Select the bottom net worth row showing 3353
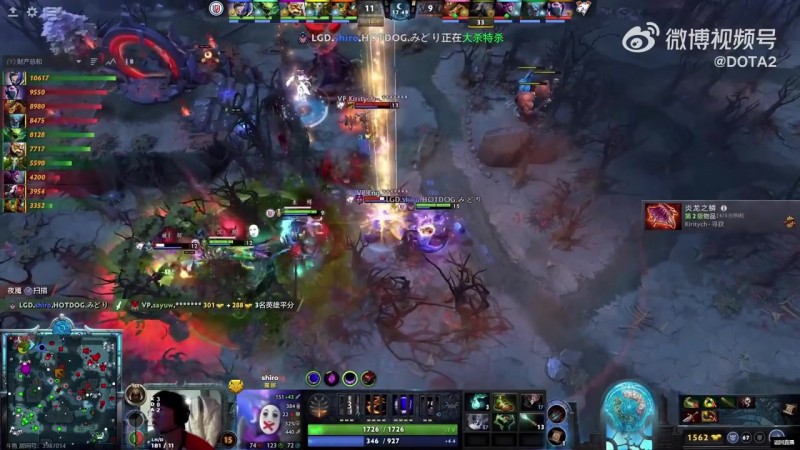Image resolution: width=800 pixels, height=450 pixels. 40,204
